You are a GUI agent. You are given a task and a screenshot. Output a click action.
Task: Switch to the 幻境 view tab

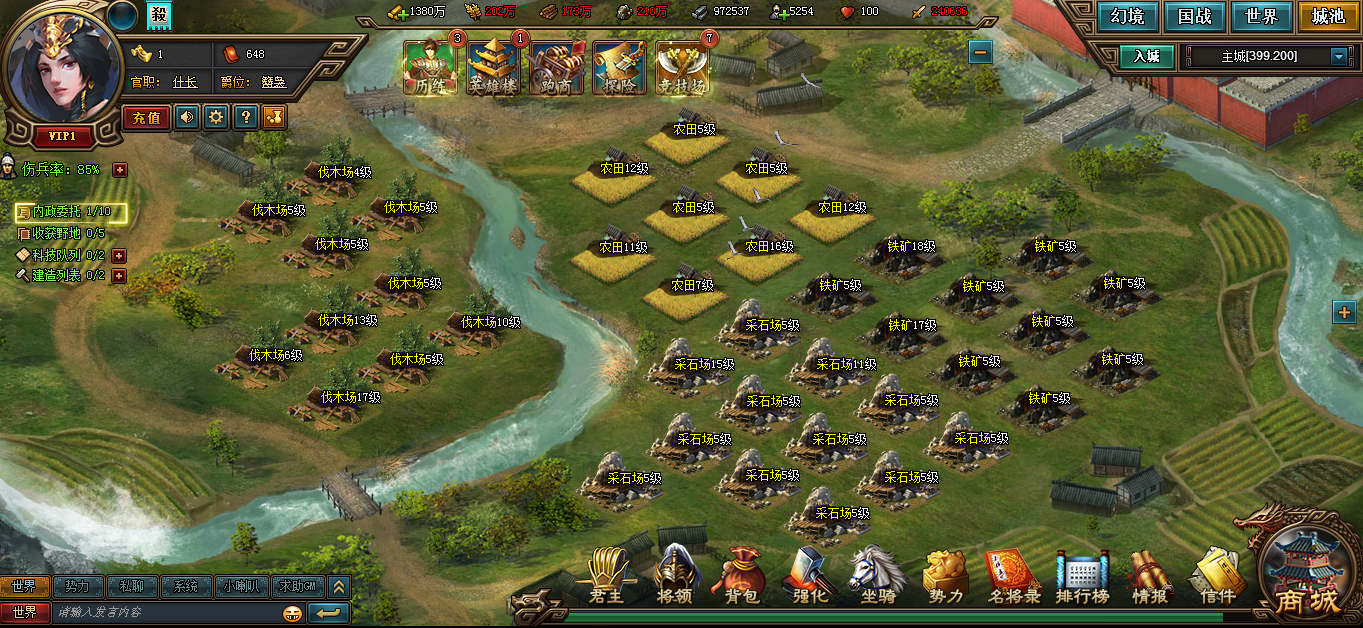[1127, 17]
